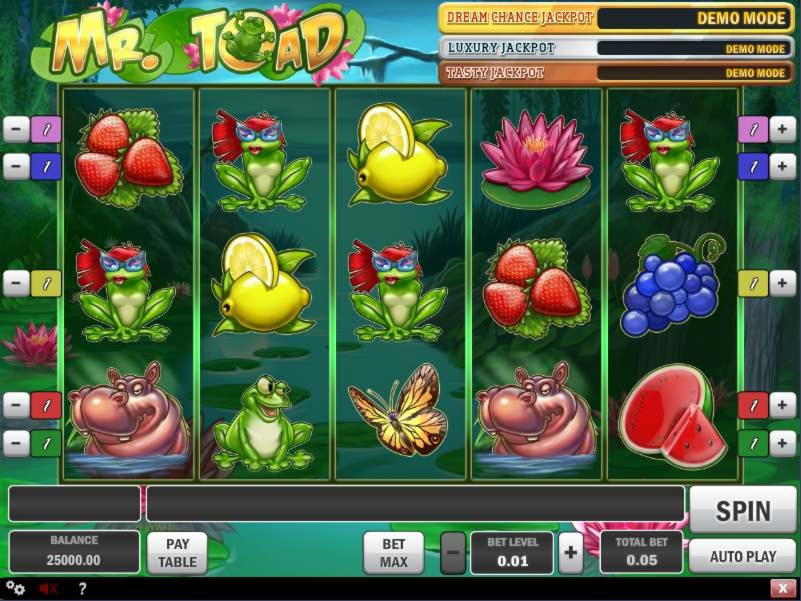Decrease the bet level with minus
The height and width of the screenshot is (601, 801).
[453, 552]
